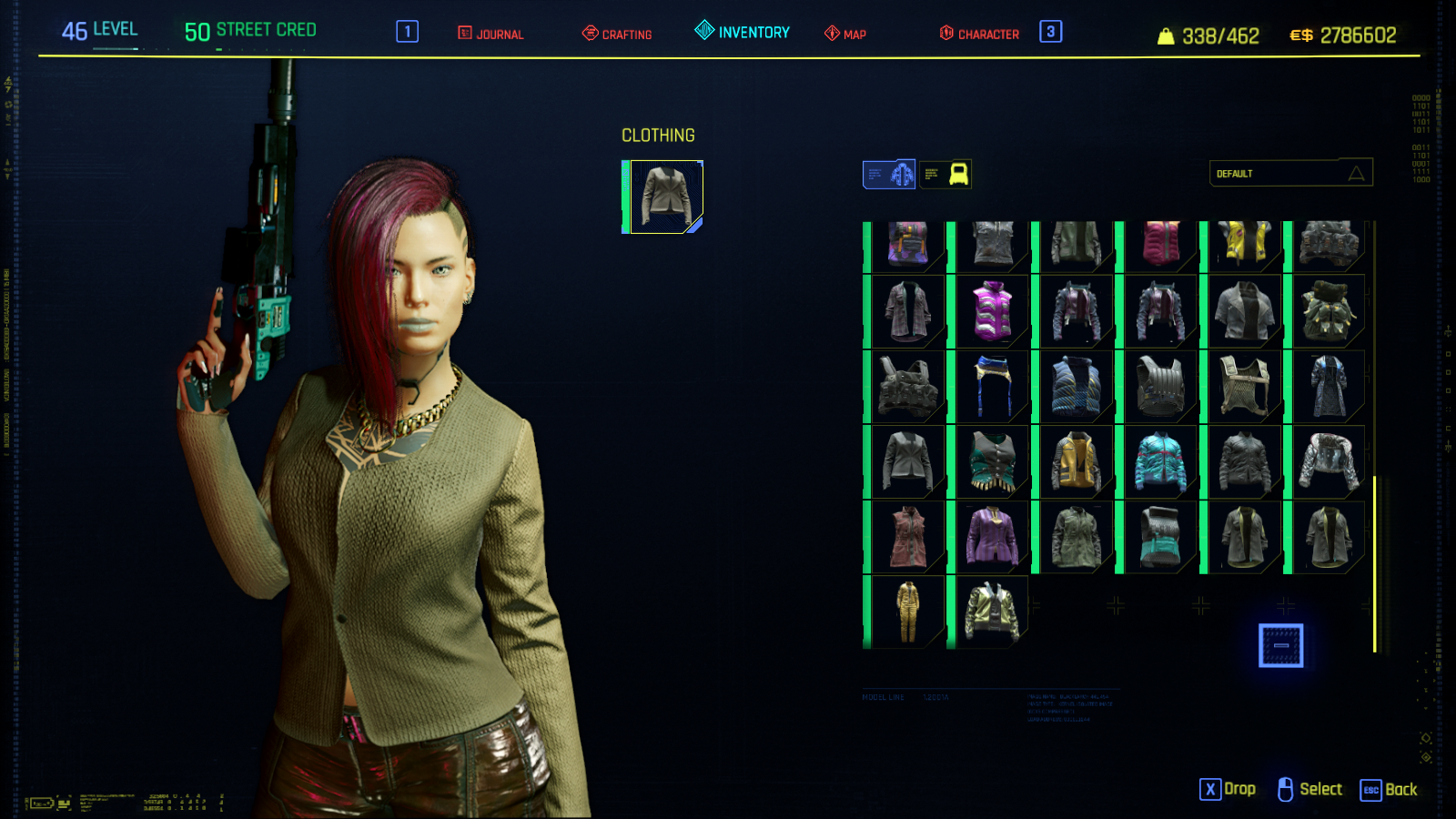Pick the yellow jumpsuit item
Screen dimensions: 1456x819
(907, 612)
